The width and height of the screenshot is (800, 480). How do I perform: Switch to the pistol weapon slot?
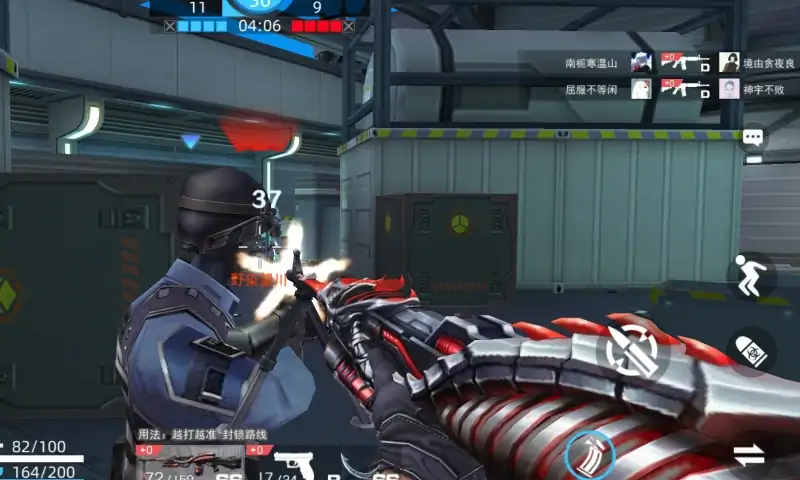click(x=293, y=464)
